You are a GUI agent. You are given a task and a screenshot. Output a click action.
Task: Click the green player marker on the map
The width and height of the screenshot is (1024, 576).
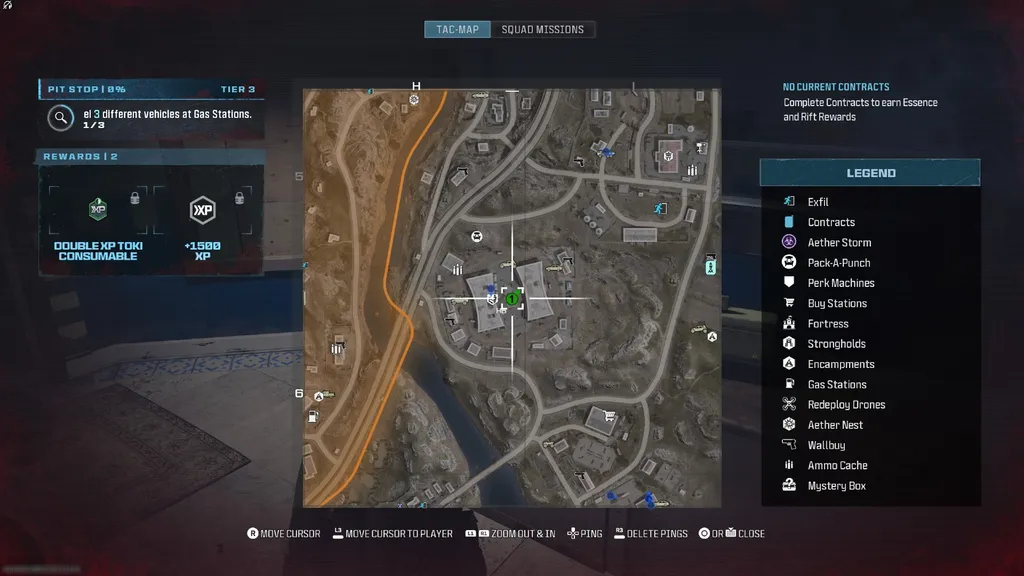pyautogui.click(x=512, y=298)
